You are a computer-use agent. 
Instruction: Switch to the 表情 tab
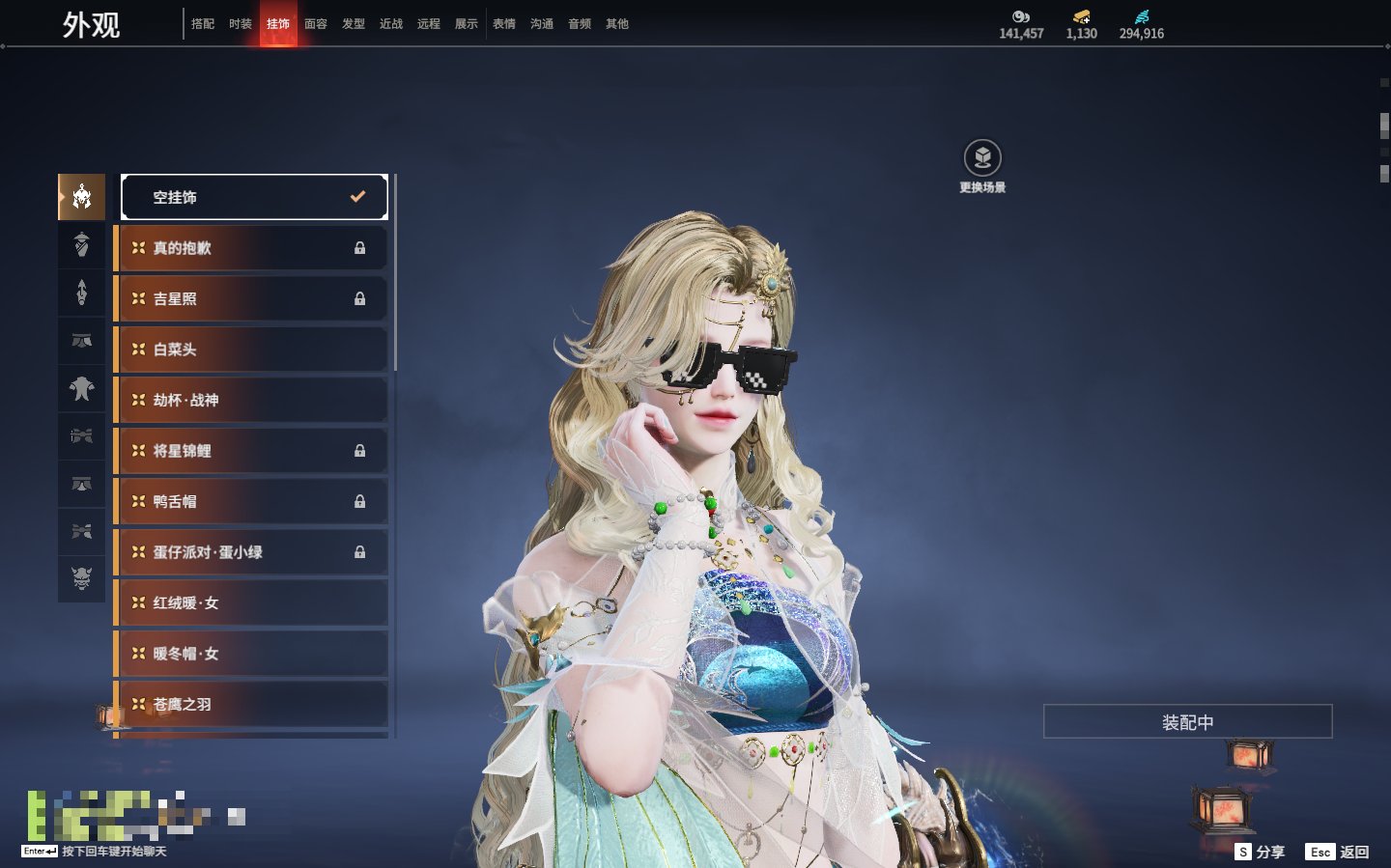click(504, 24)
